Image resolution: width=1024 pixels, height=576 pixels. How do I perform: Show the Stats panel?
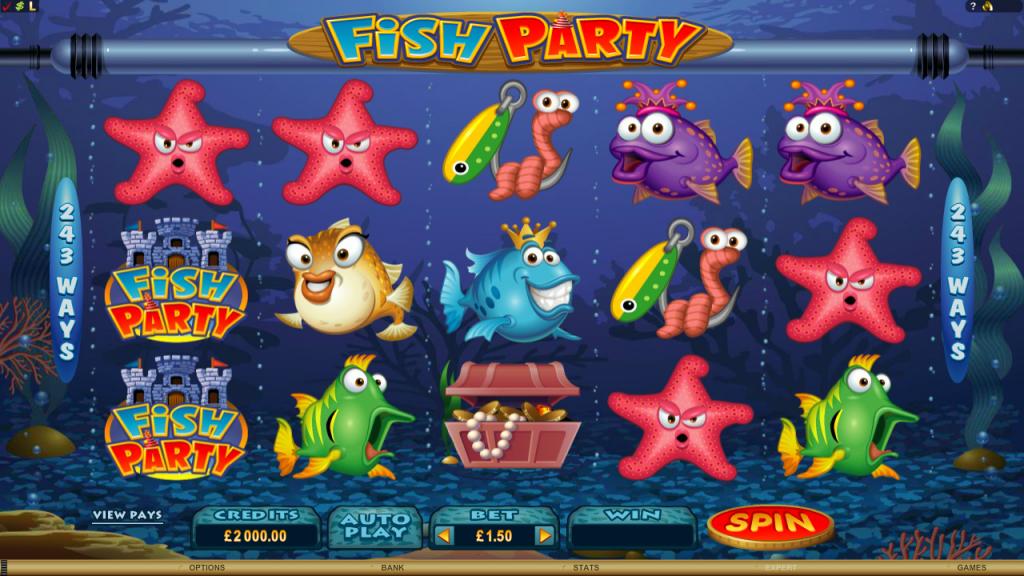pyautogui.click(x=585, y=568)
